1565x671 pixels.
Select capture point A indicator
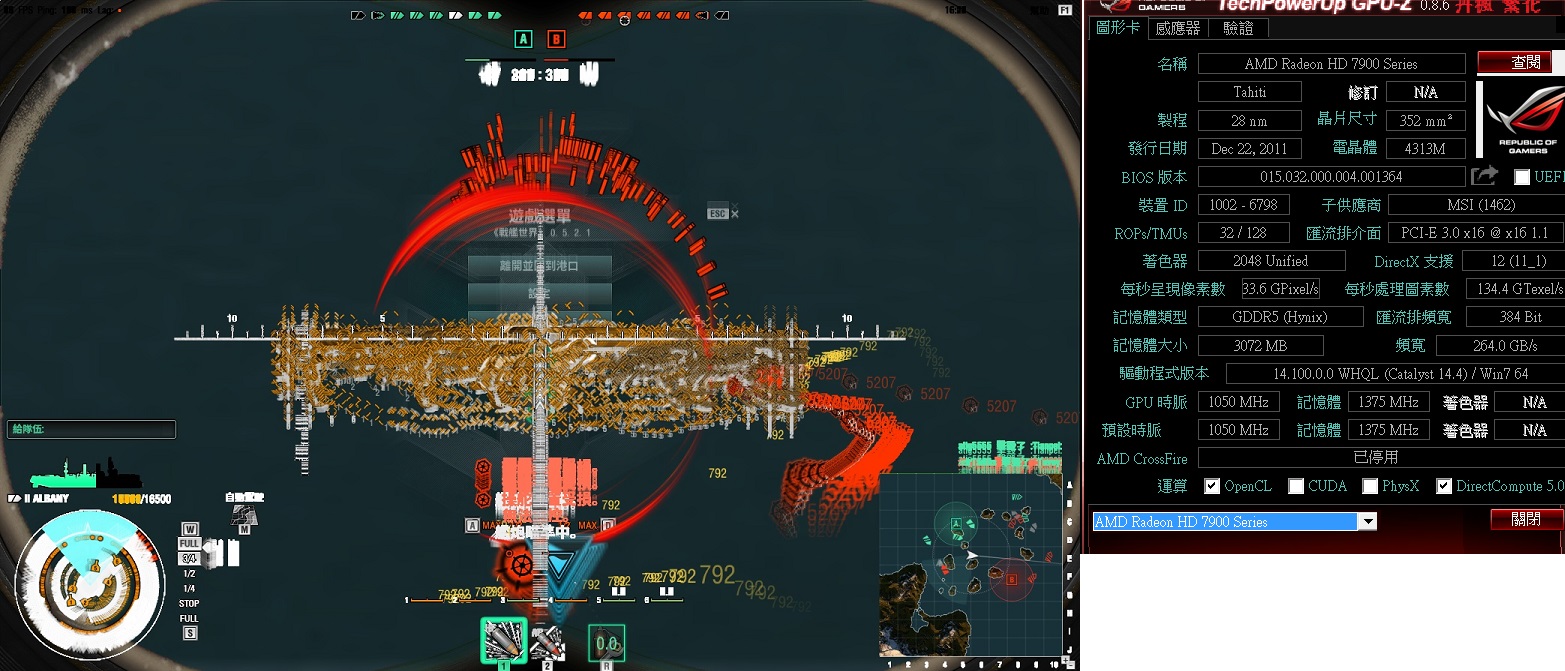point(523,39)
